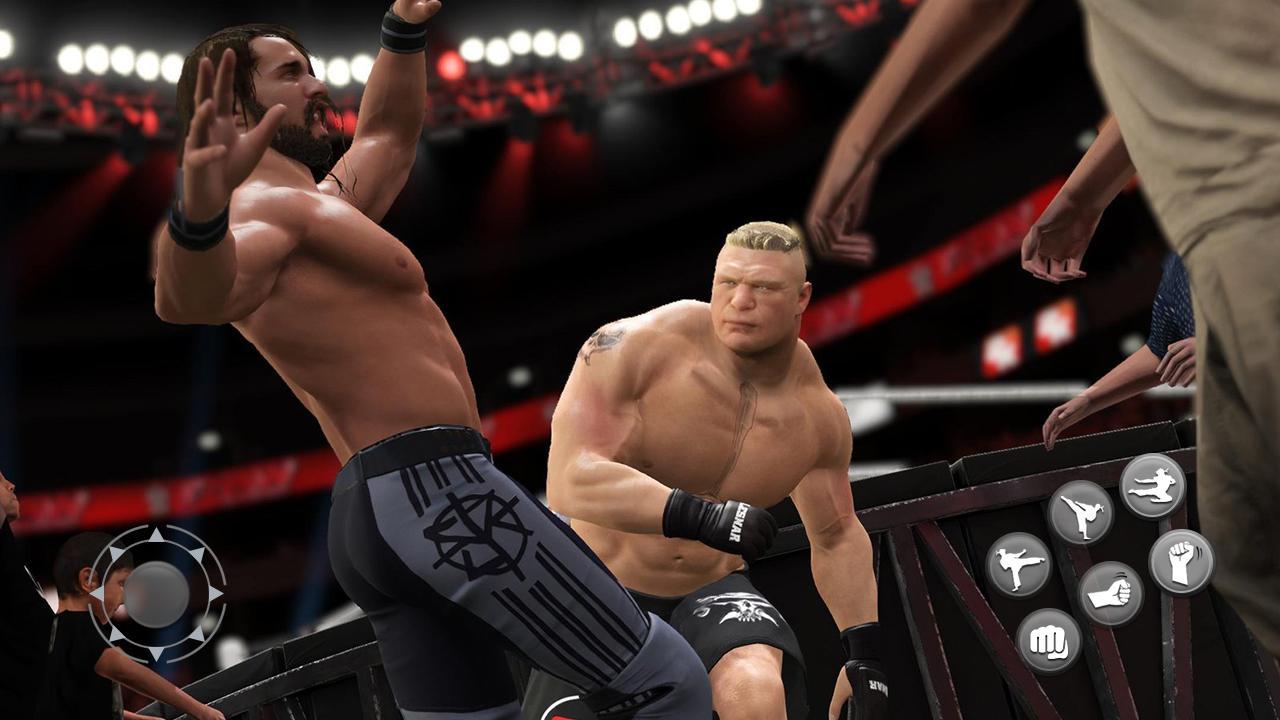Tap the center knob of the joystick
Screen dimensions: 1280x720
pyautogui.click(x=156, y=595)
